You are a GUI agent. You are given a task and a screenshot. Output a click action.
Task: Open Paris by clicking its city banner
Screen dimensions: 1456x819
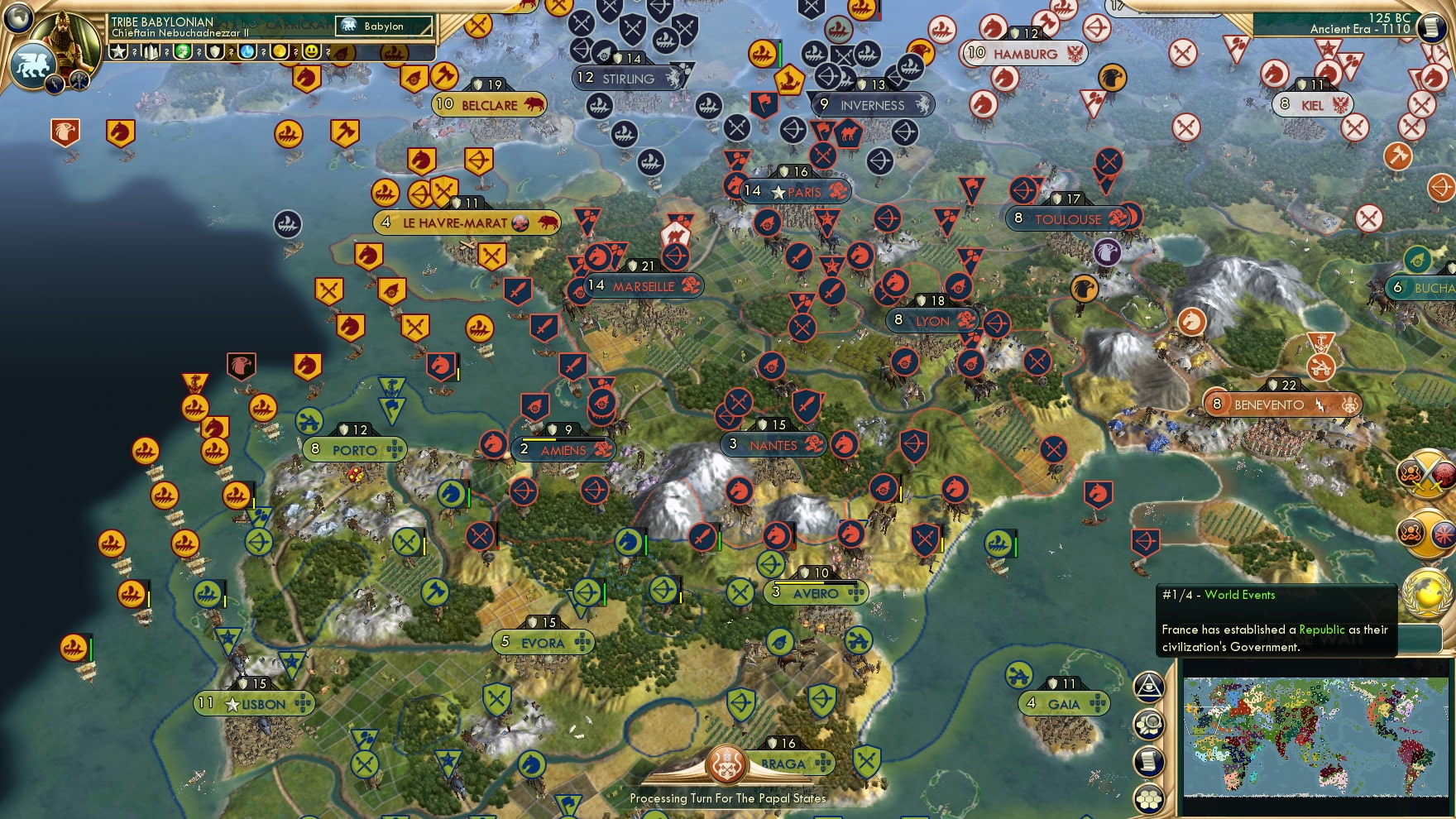click(x=797, y=191)
